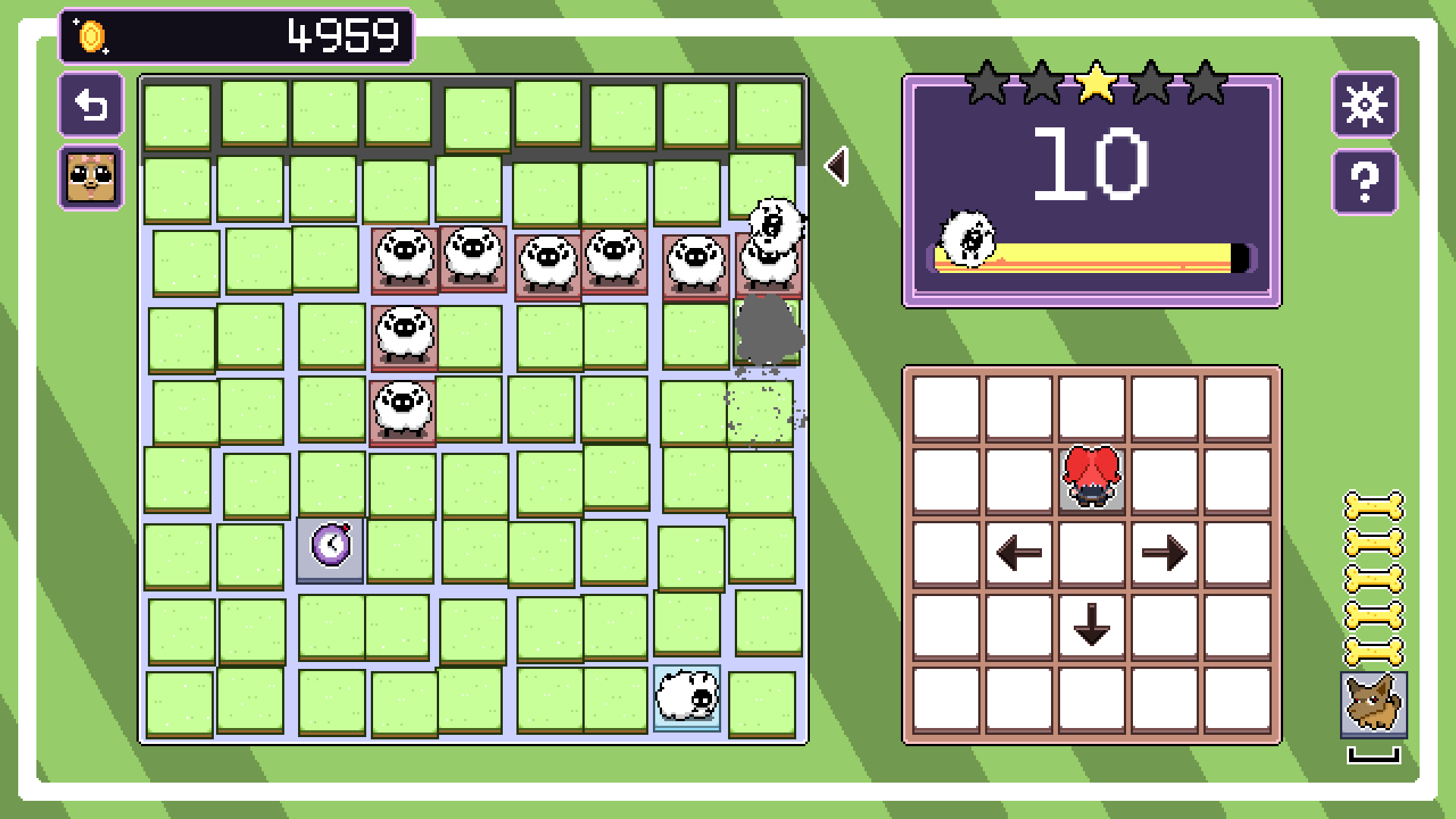Select the blue highlighted sheep tile
This screenshot has width=1456, height=819.
click(687, 698)
